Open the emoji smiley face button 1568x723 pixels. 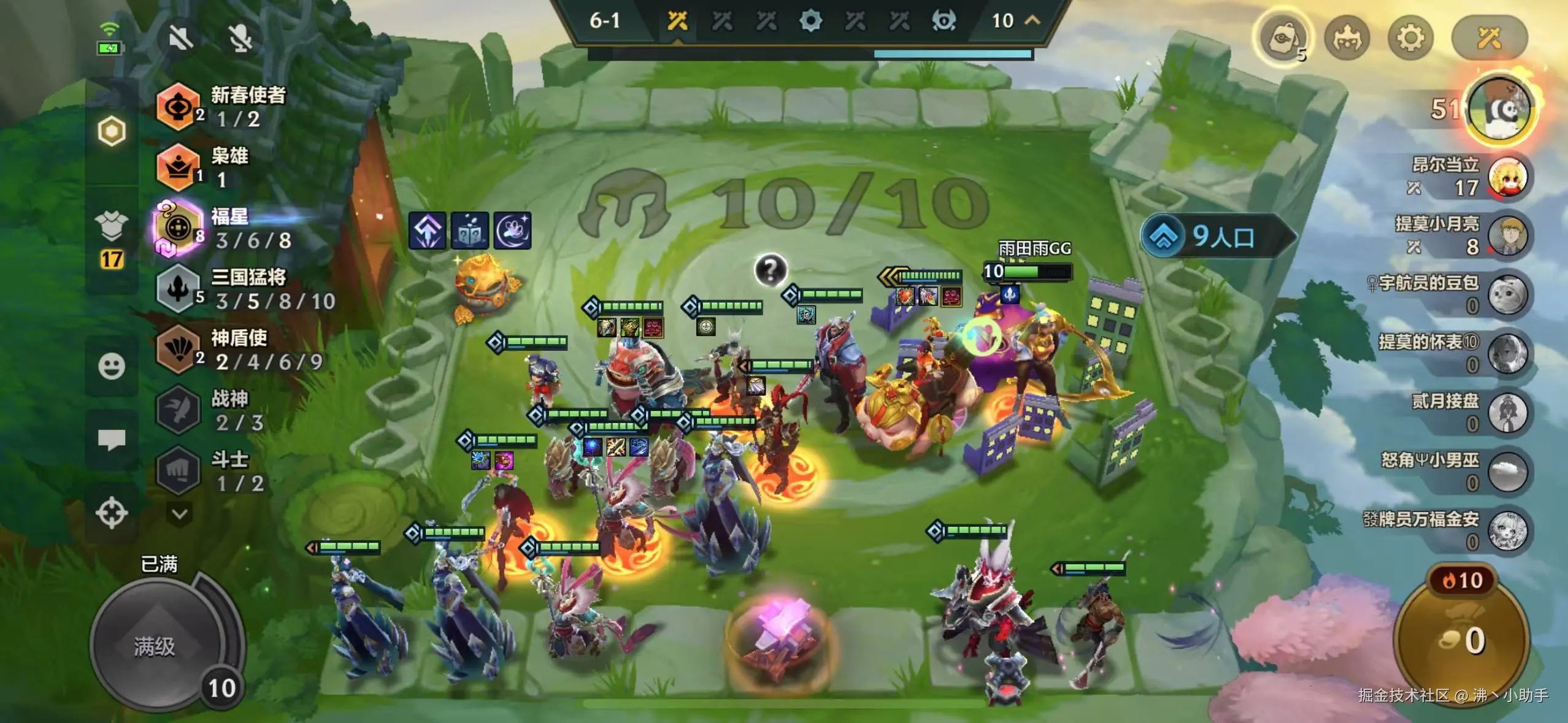tap(112, 366)
